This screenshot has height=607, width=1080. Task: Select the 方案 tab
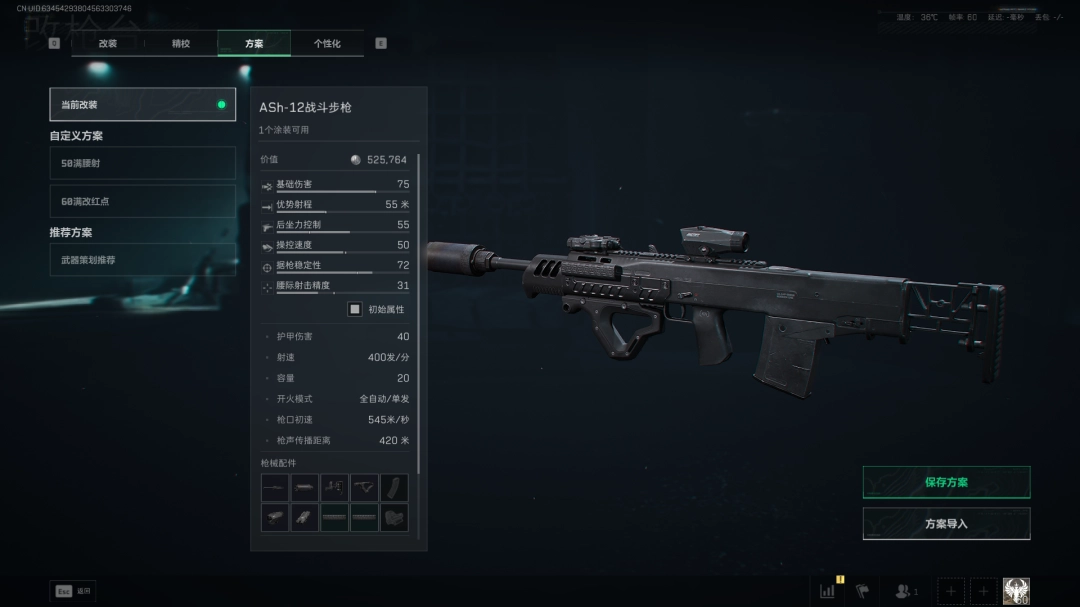click(x=254, y=44)
